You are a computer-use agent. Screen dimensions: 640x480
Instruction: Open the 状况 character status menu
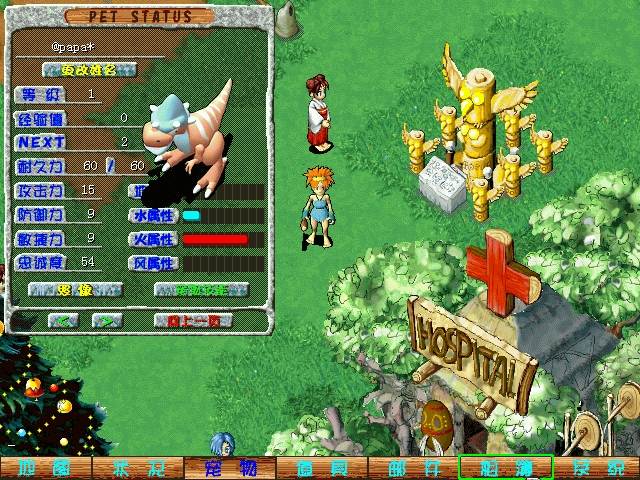click(x=137, y=468)
